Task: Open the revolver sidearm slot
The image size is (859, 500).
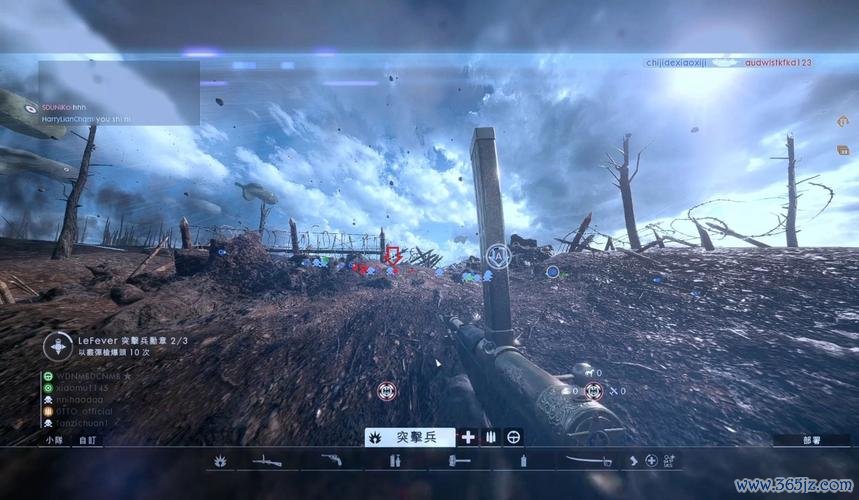Action: tap(332, 461)
